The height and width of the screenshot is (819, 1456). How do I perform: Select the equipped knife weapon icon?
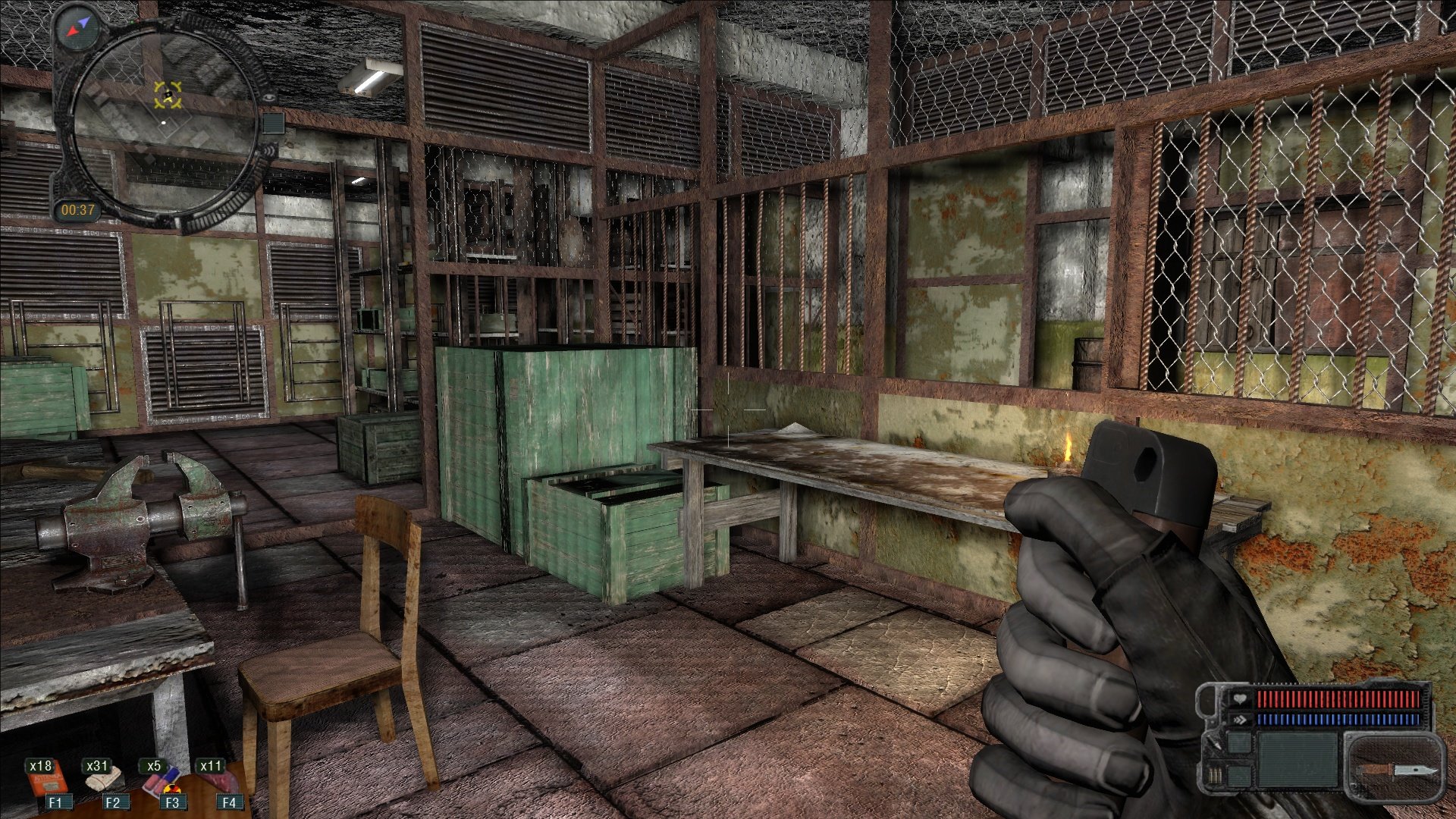pyautogui.click(x=1395, y=770)
